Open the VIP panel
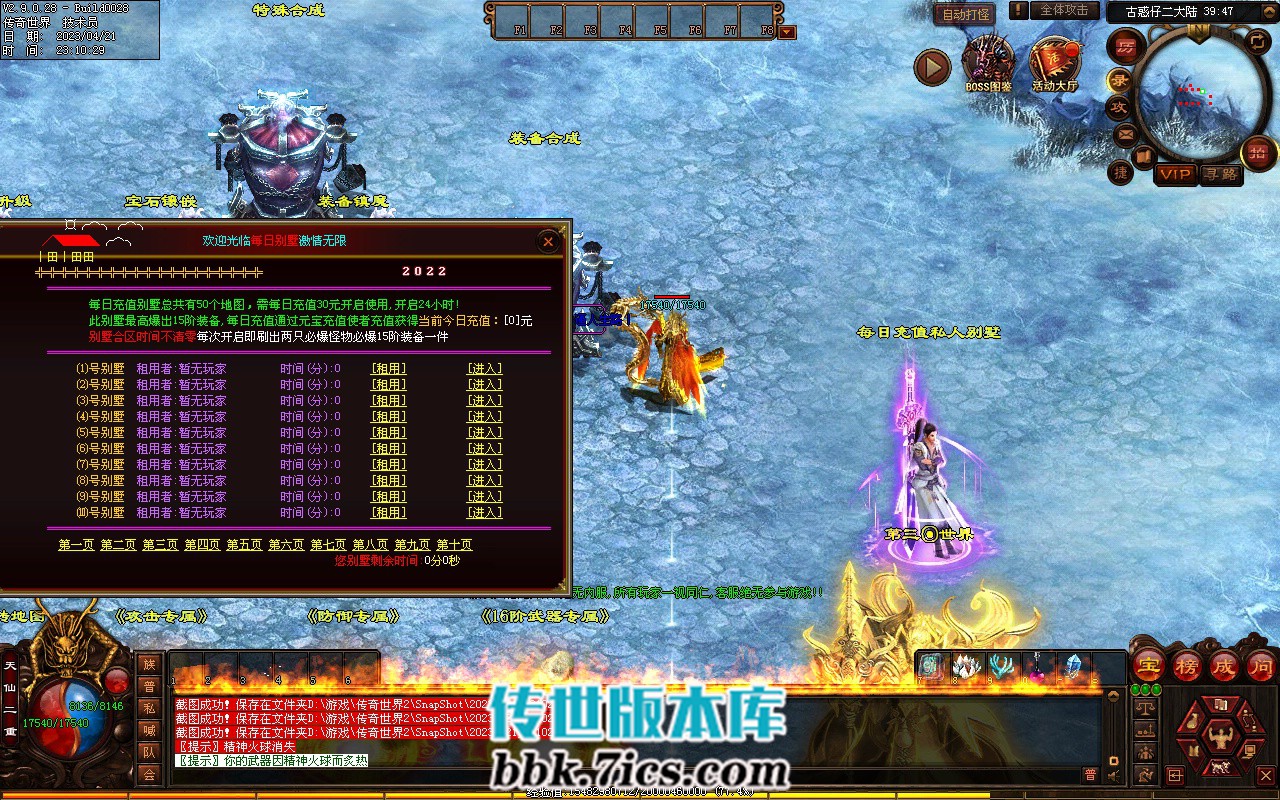Screen dimensions: 1280x800 [x=1175, y=174]
